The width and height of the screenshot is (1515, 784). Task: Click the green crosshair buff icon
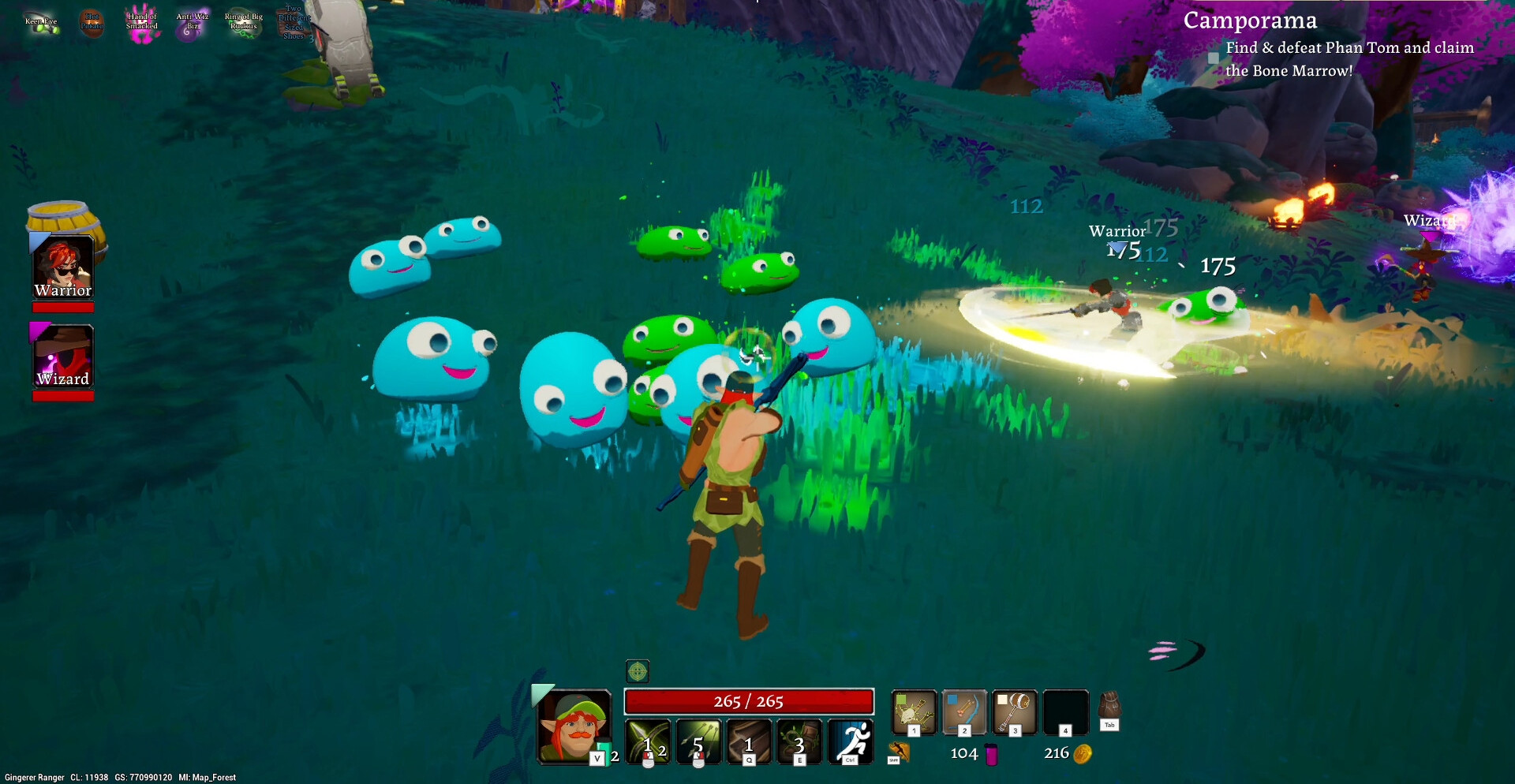[638, 671]
